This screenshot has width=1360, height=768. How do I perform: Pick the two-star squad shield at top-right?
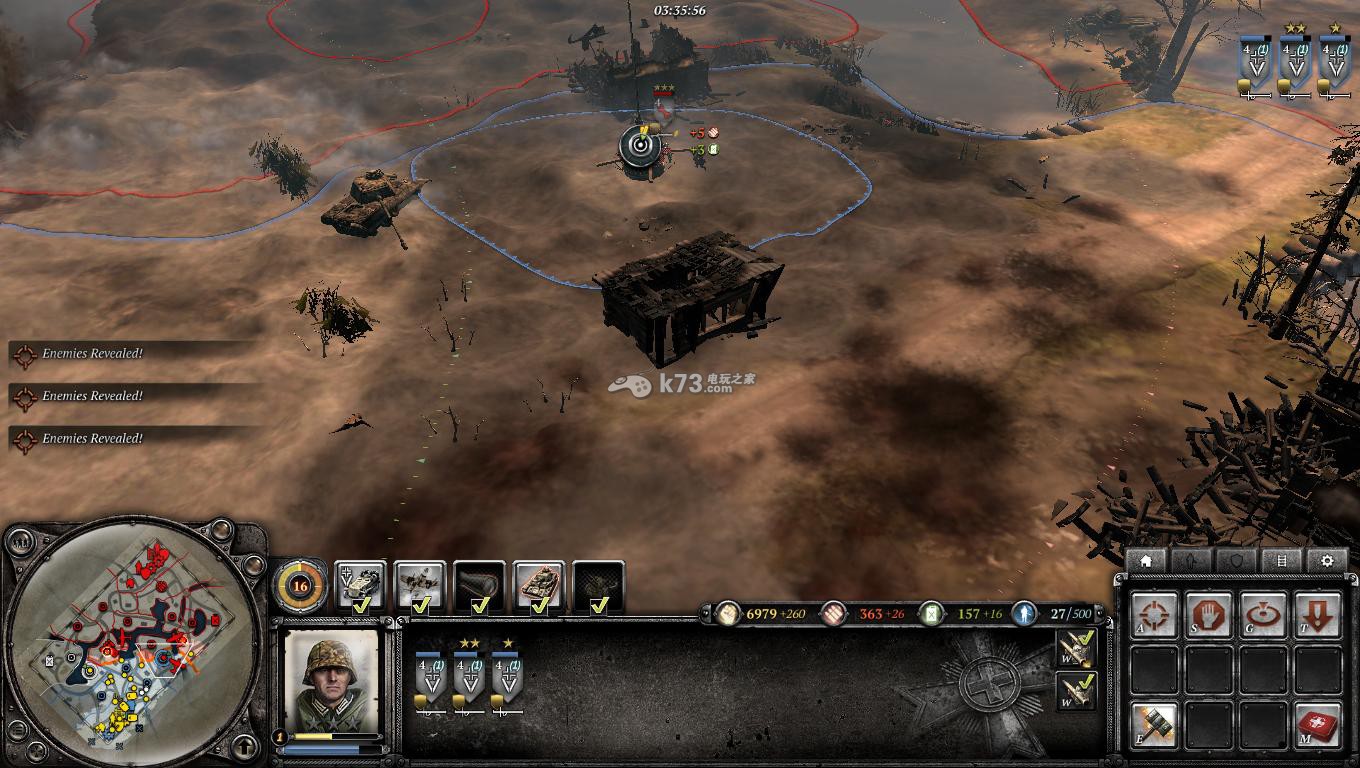click(1296, 64)
